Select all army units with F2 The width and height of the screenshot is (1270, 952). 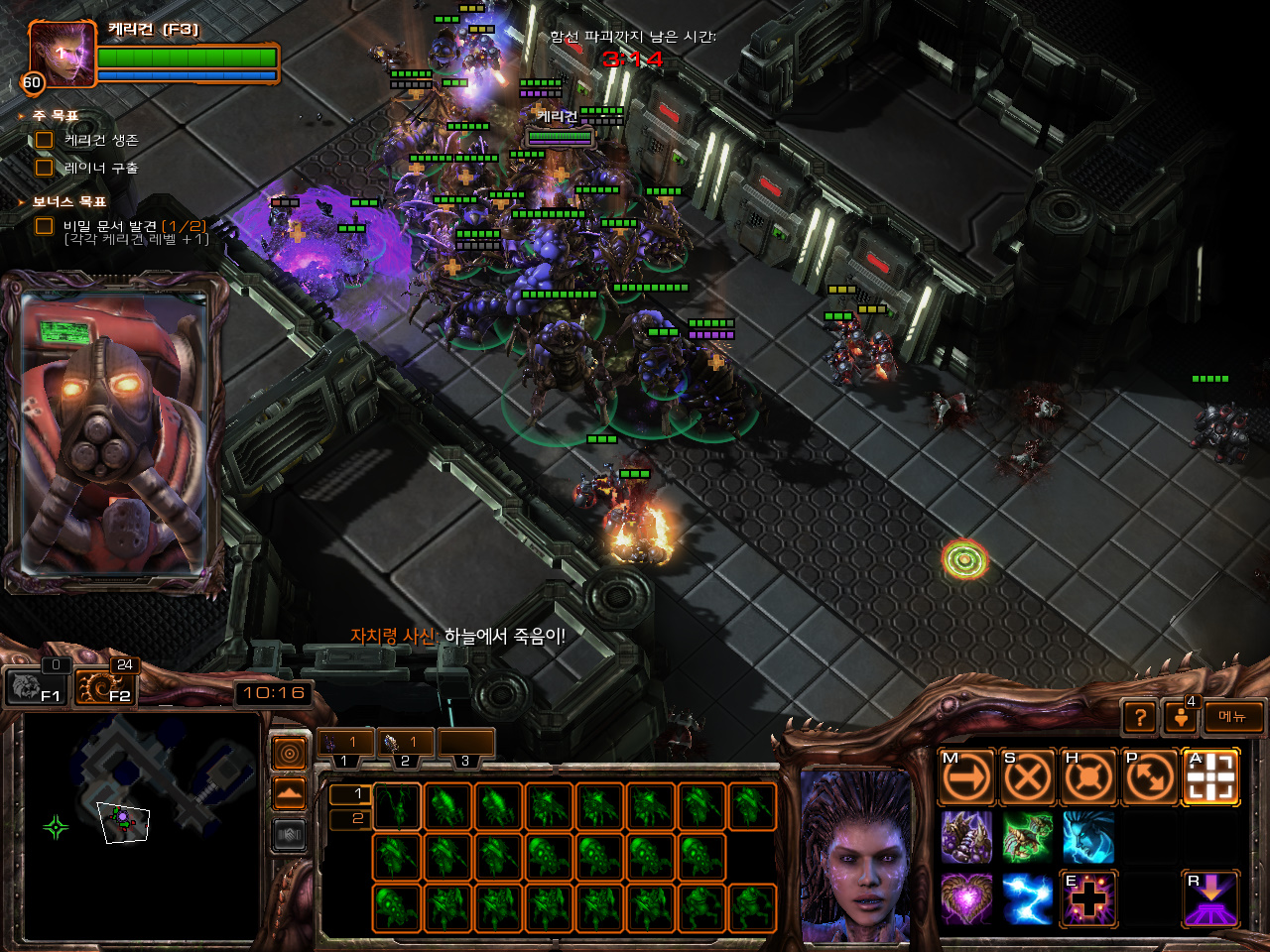tap(105, 686)
